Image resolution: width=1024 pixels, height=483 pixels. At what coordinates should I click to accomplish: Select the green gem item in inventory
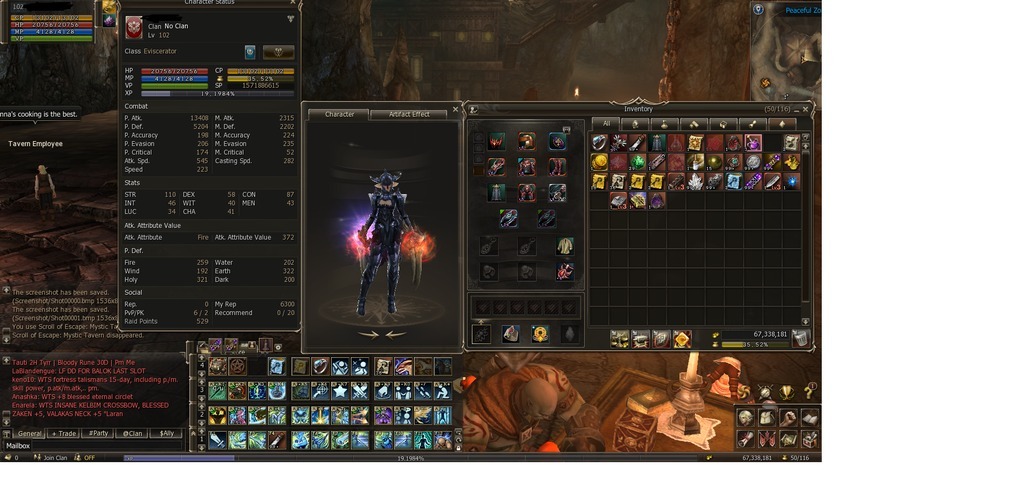pos(637,162)
